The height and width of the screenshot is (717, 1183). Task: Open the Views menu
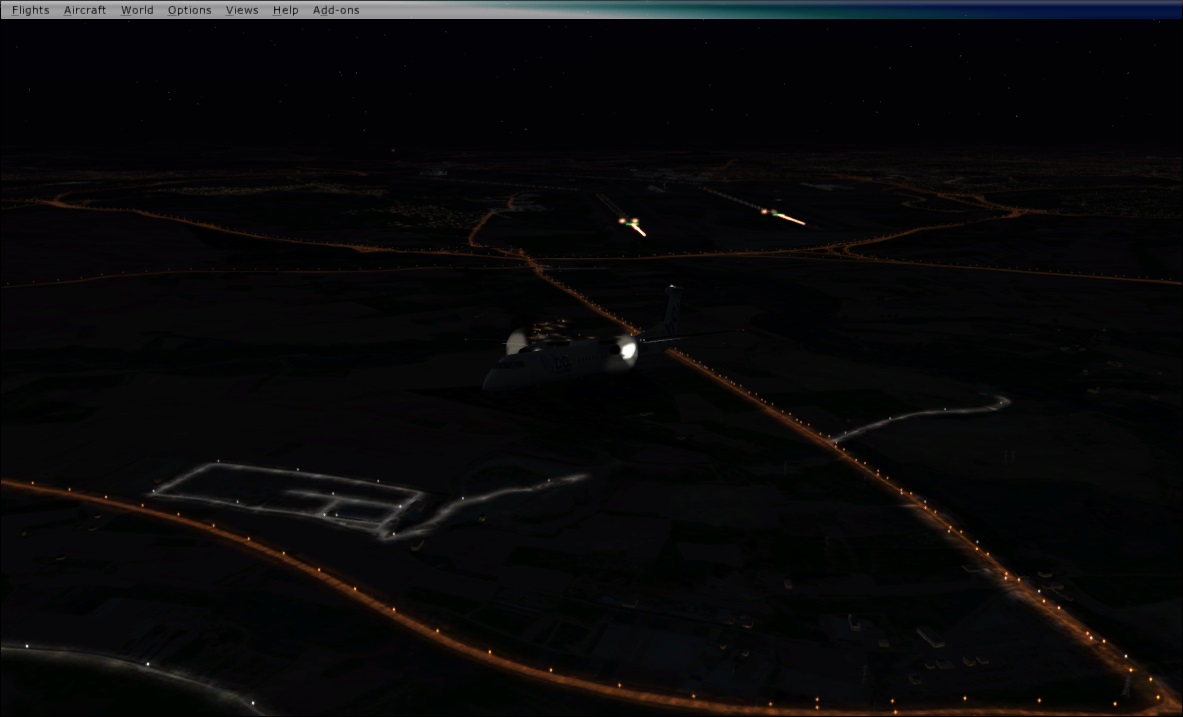(x=242, y=10)
